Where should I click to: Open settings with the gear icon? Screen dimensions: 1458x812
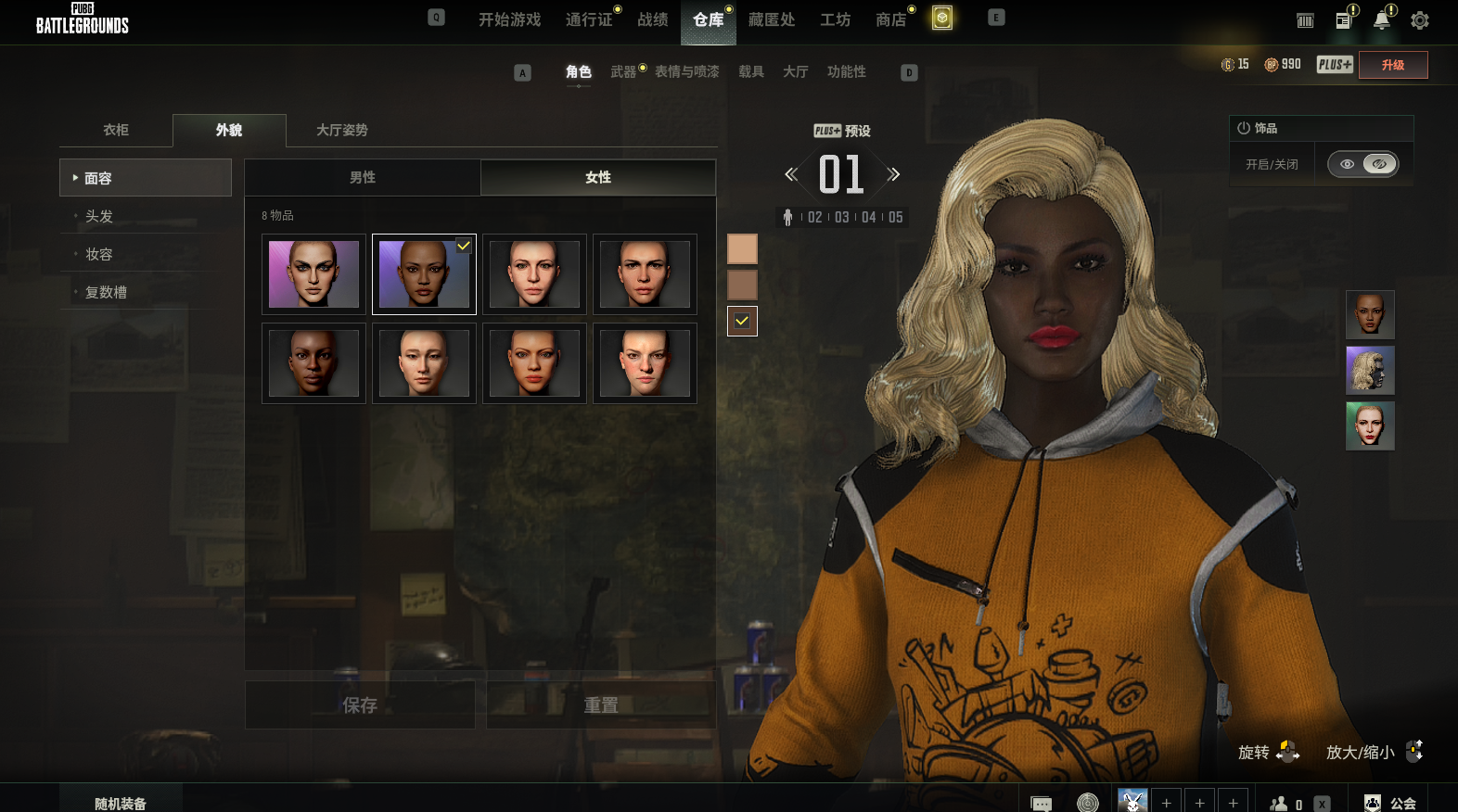(x=1419, y=20)
